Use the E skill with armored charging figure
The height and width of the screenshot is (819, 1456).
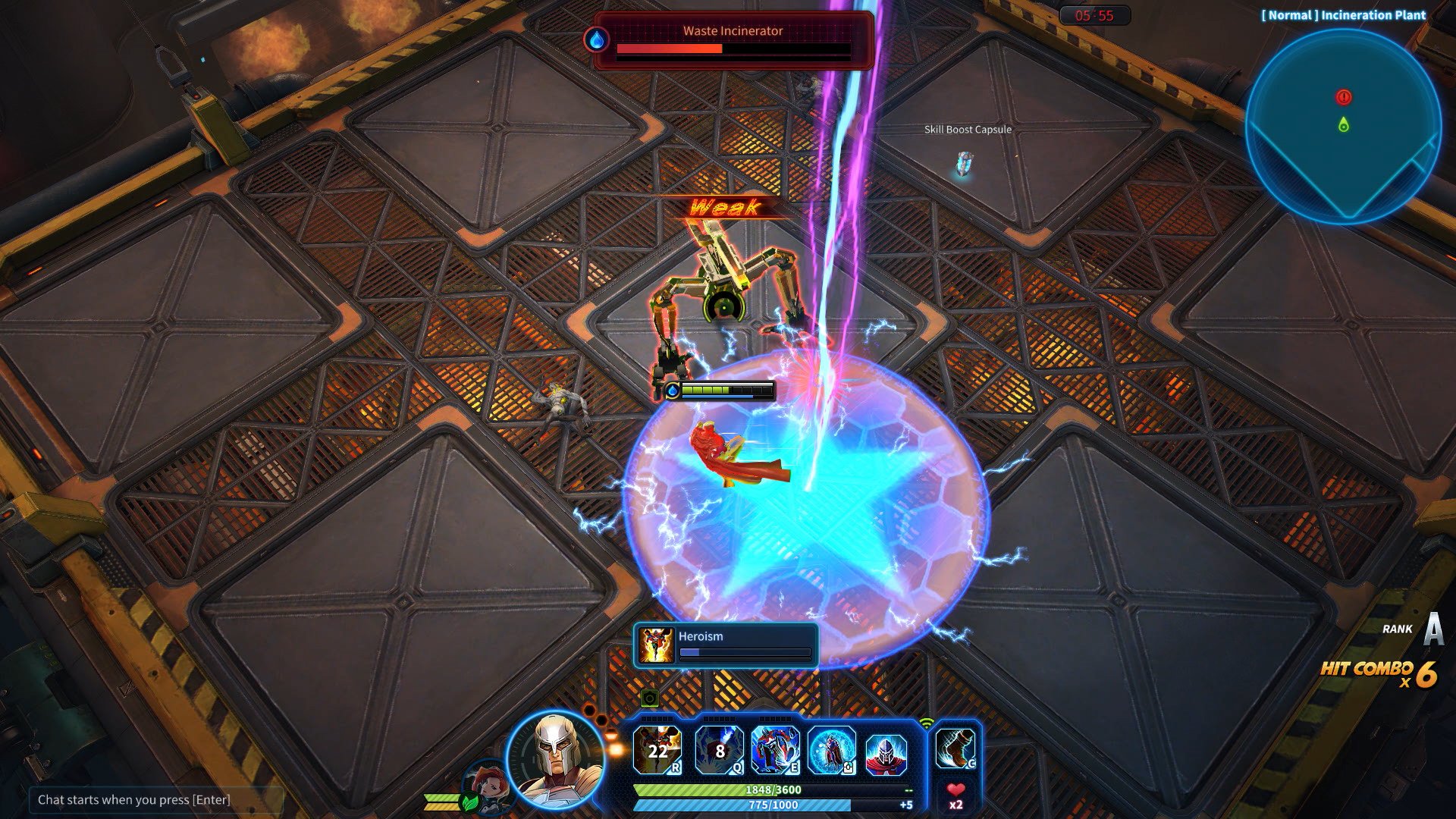point(775,750)
